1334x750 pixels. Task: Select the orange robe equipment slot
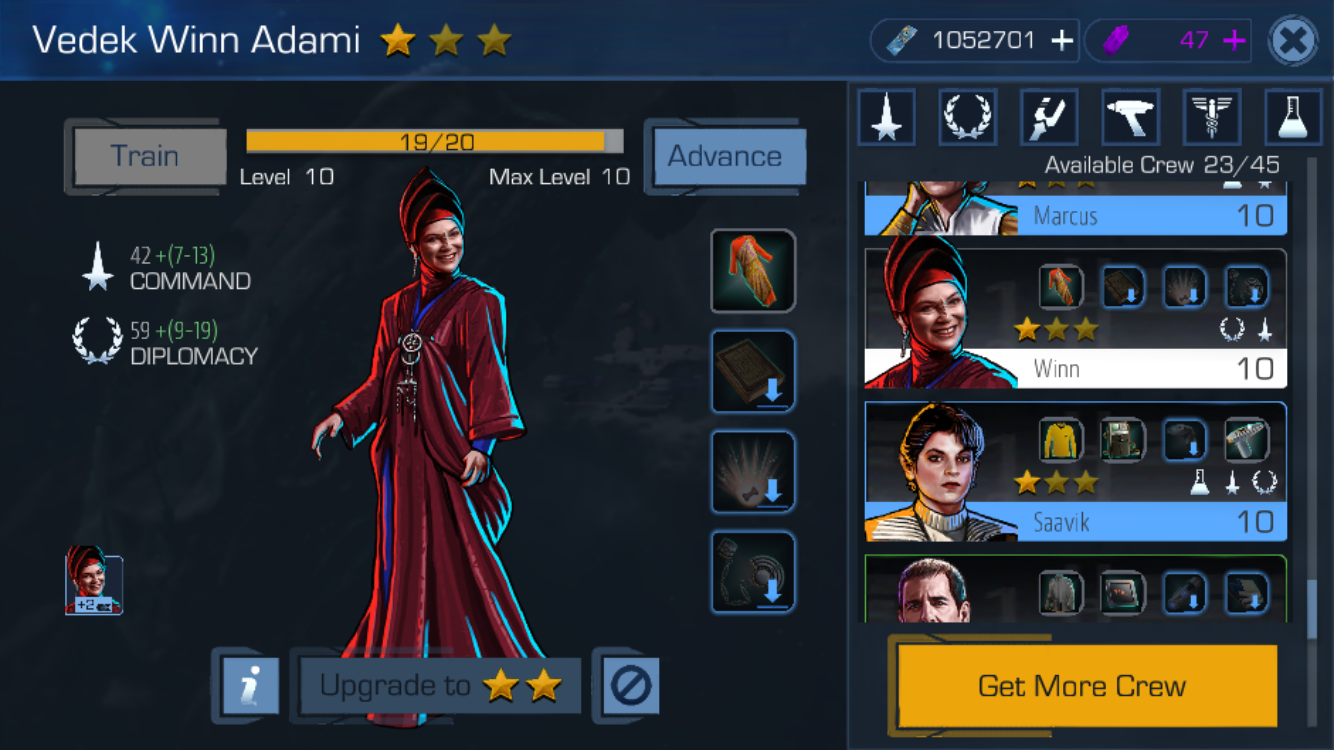point(753,271)
